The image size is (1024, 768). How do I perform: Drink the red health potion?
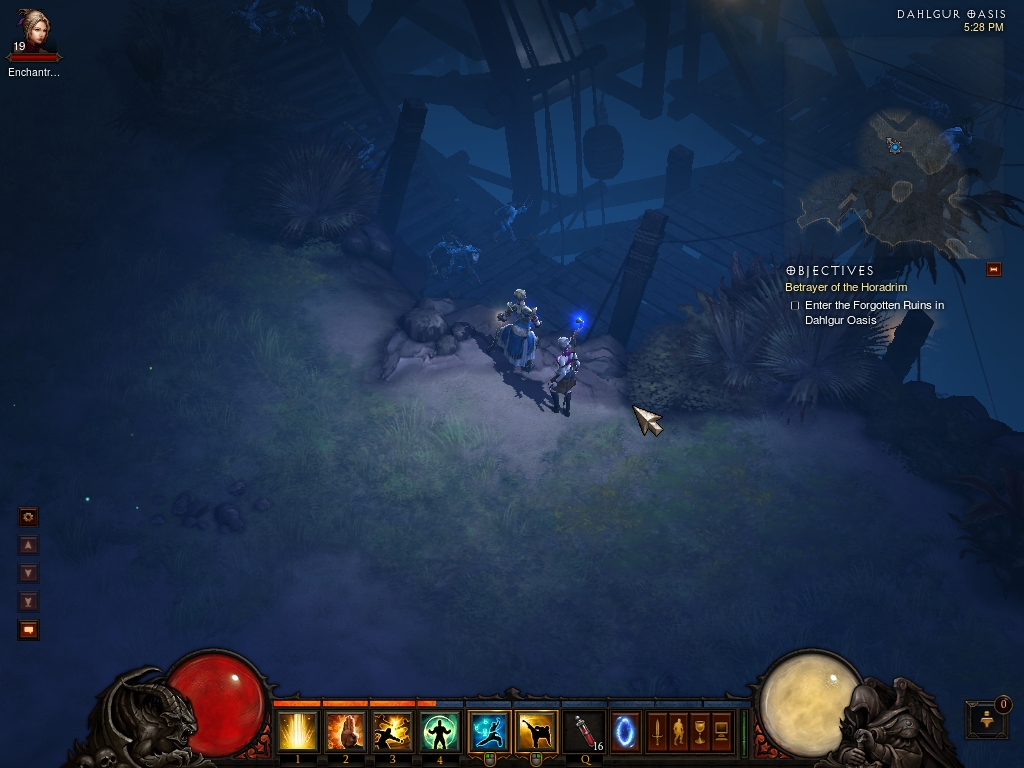click(x=585, y=732)
